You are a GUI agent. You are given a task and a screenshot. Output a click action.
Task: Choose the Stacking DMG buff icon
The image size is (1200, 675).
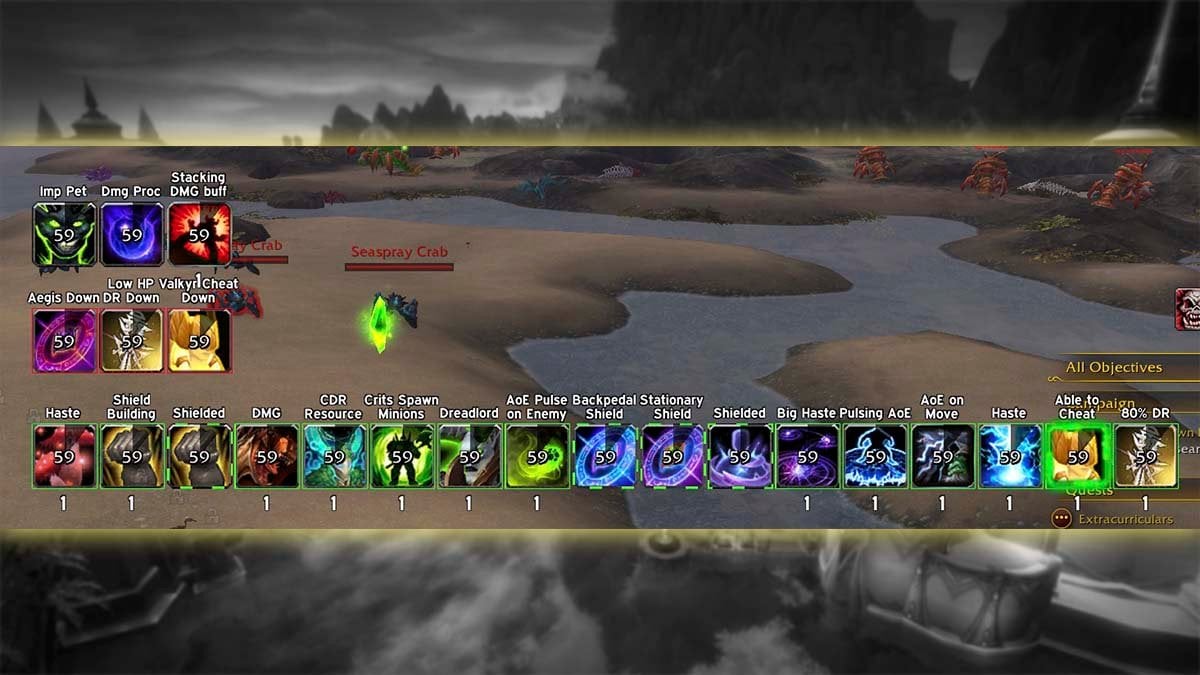199,235
